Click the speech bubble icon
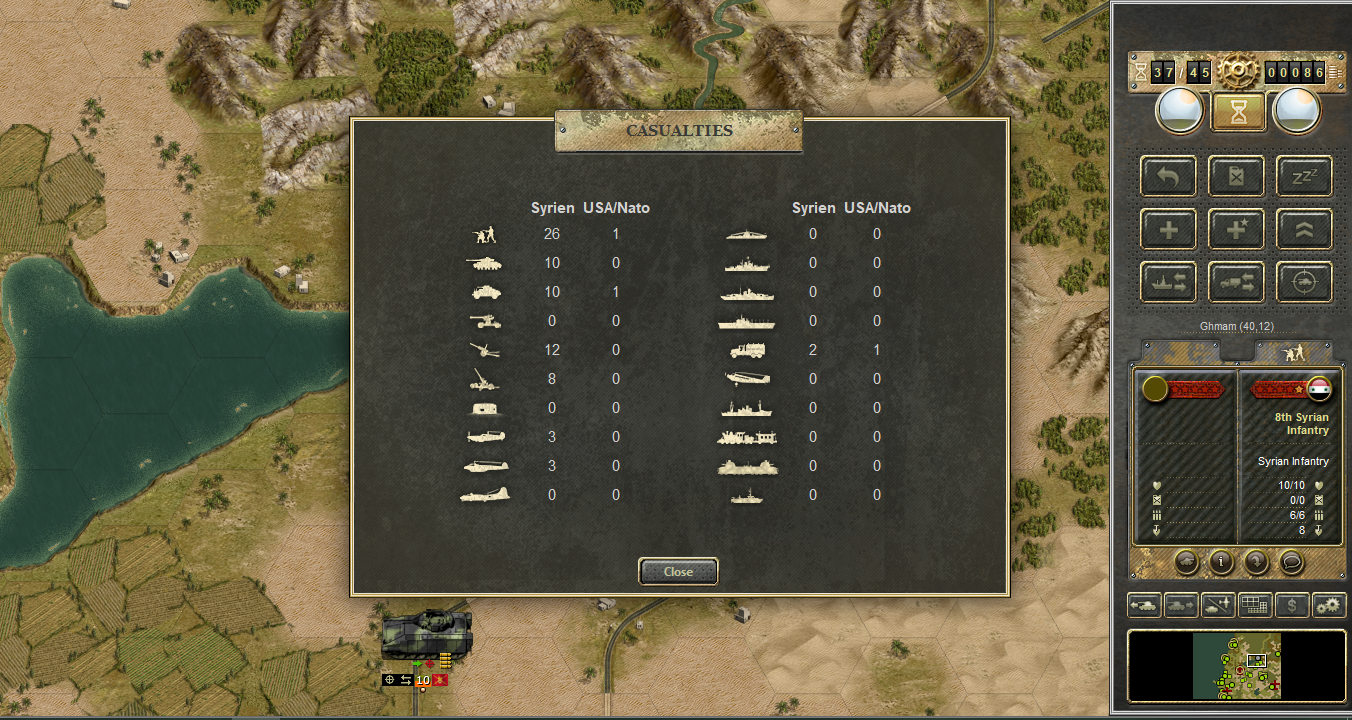 point(1292,561)
